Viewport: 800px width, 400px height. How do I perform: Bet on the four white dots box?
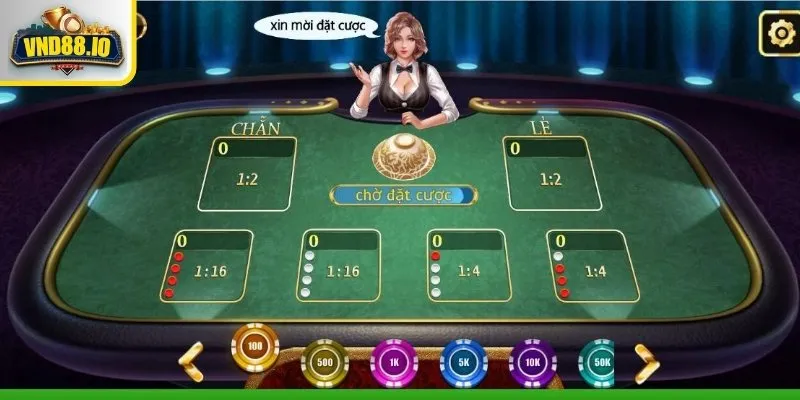(x=341, y=267)
